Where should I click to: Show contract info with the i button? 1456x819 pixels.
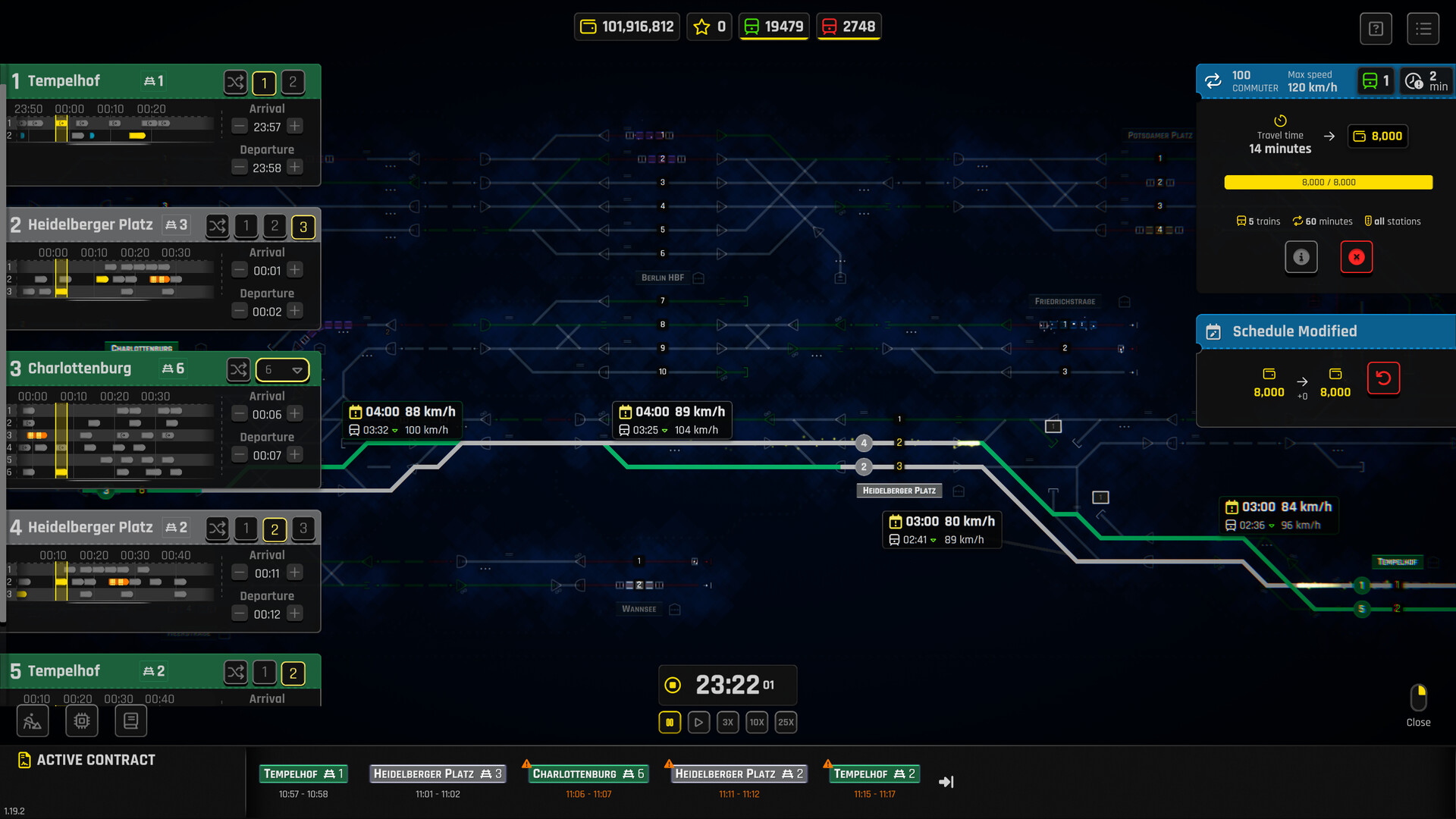(1301, 257)
